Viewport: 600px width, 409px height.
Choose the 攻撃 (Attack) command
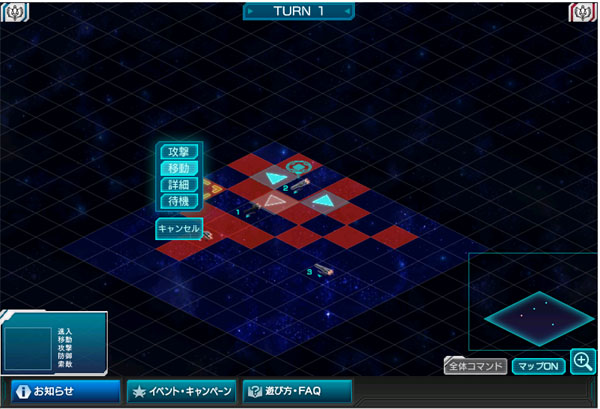tap(178, 152)
